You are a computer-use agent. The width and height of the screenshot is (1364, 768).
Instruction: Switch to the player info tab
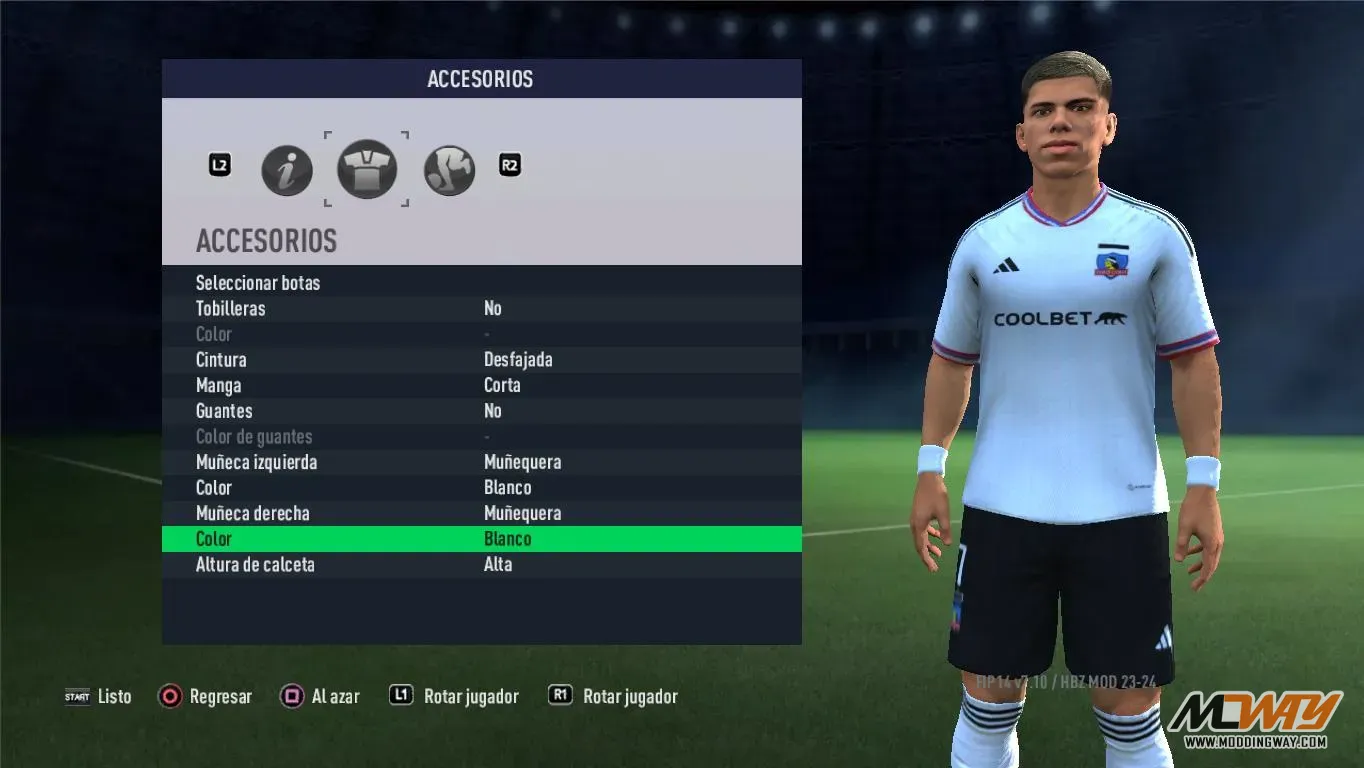click(287, 170)
